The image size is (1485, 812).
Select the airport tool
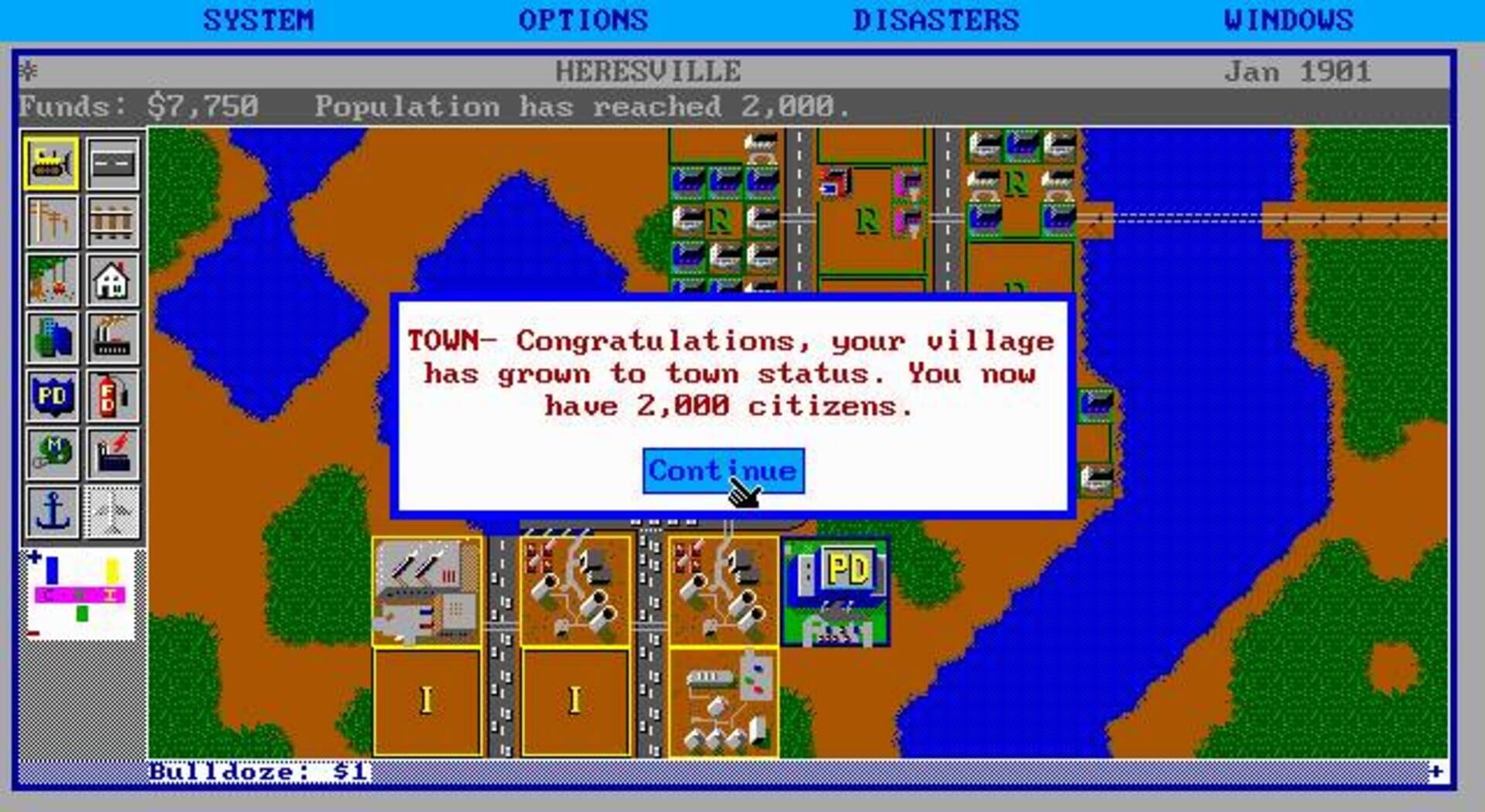point(112,510)
